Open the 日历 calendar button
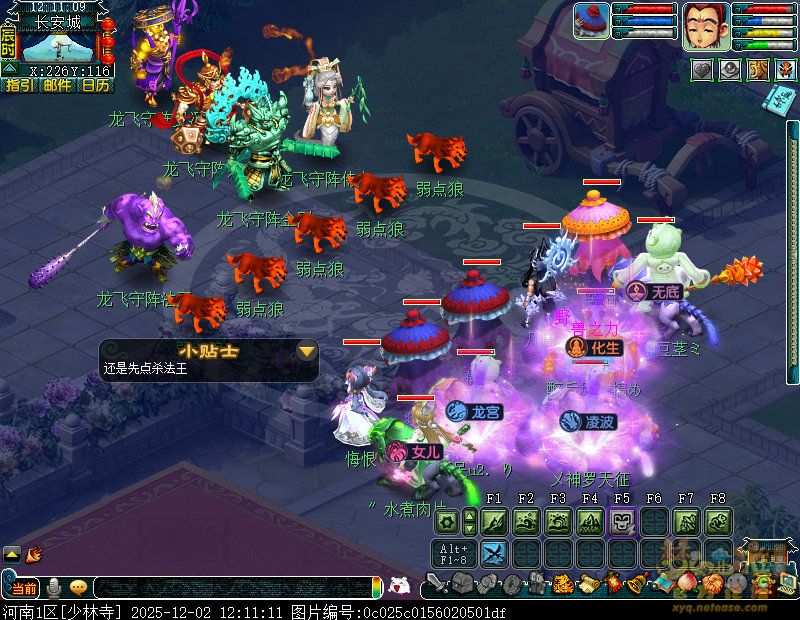The image size is (800, 620). pos(95,85)
